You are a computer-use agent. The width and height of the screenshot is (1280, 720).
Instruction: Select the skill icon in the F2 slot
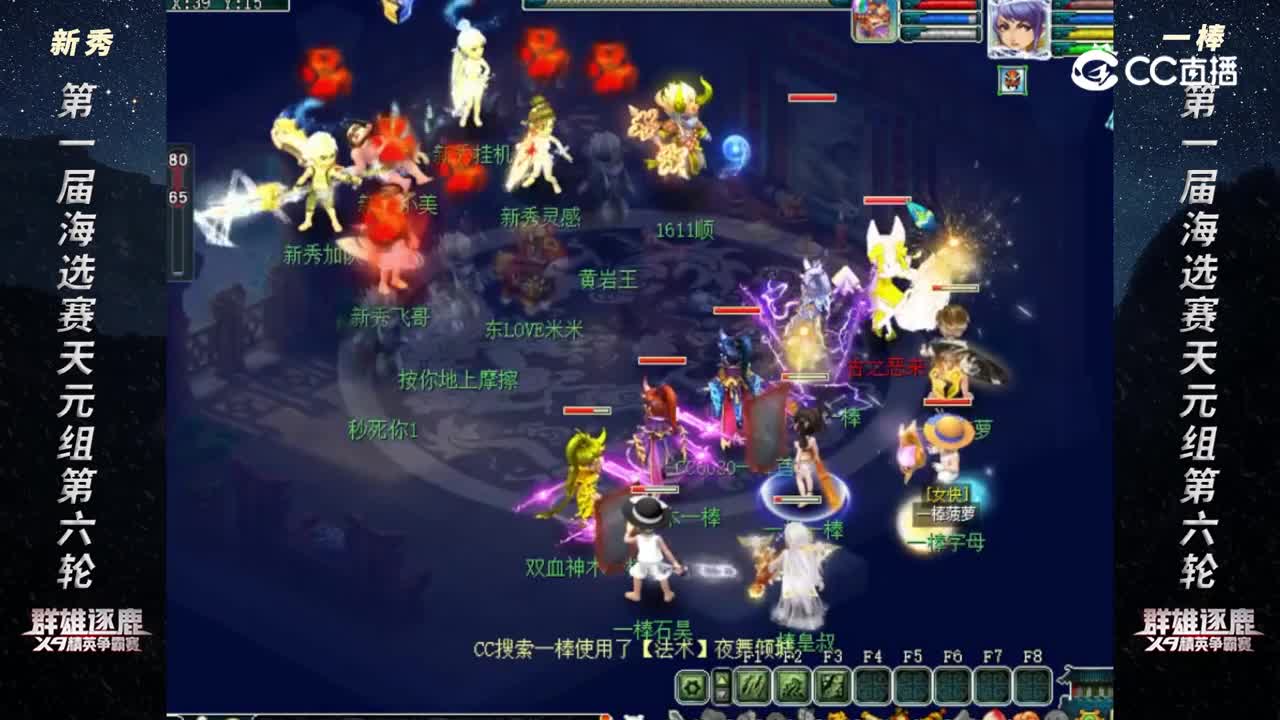point(792,685)
